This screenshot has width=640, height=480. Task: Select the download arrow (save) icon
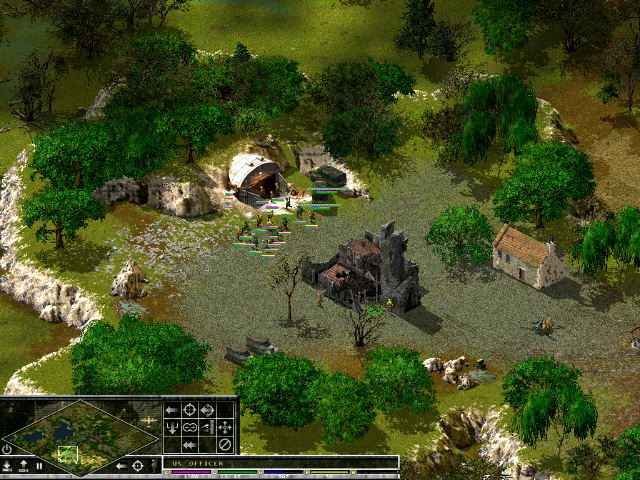pos(8,466)
